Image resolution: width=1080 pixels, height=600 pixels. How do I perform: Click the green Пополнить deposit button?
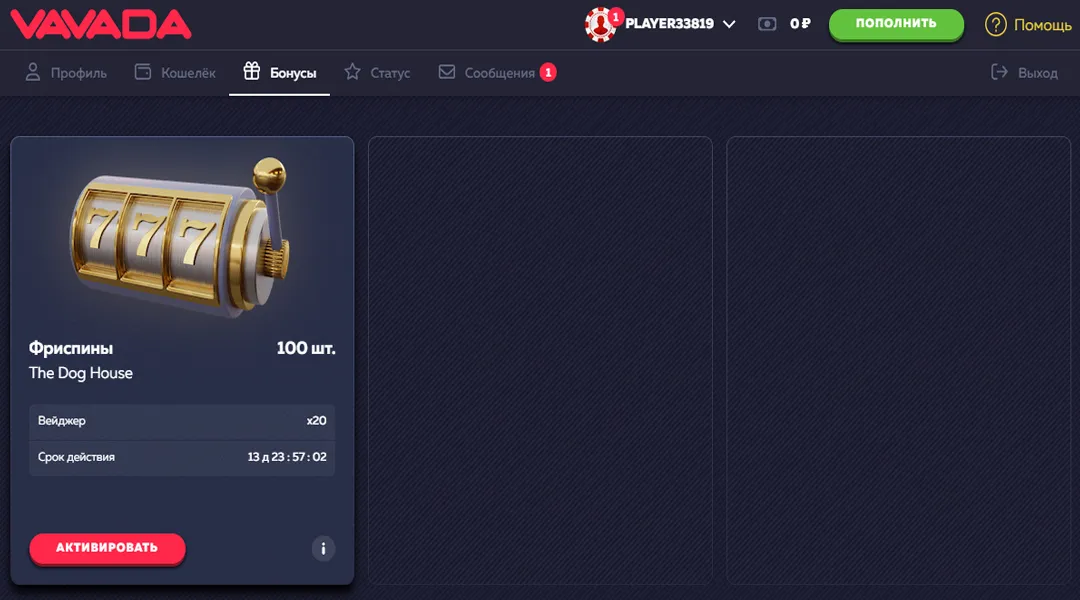896,24
